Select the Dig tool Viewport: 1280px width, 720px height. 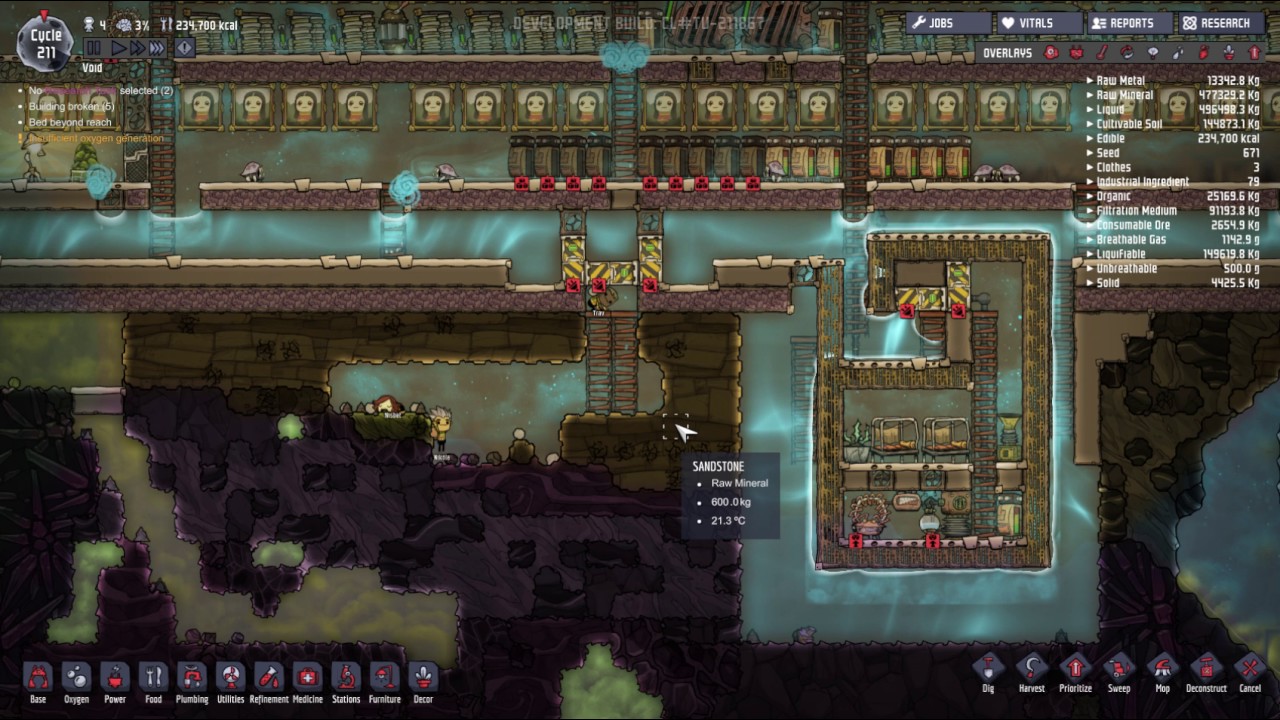click(988, 671)
